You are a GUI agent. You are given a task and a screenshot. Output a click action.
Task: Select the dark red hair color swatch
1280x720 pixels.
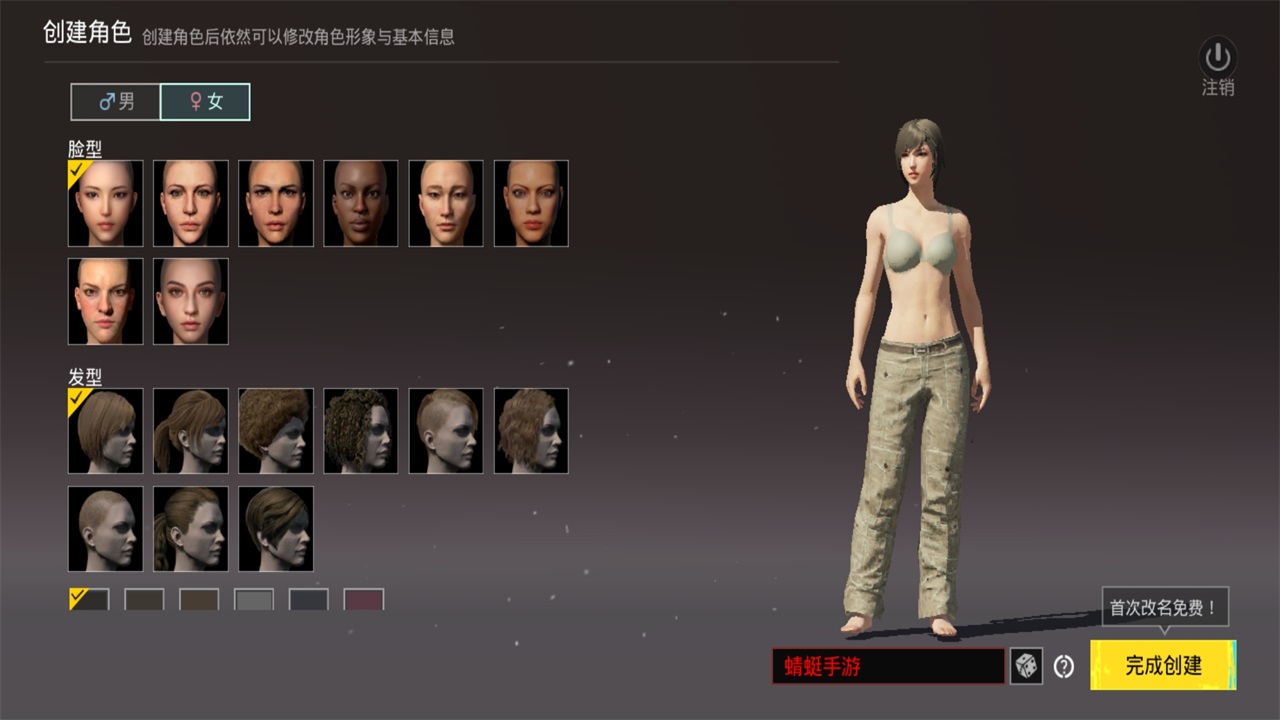point(364,600)
